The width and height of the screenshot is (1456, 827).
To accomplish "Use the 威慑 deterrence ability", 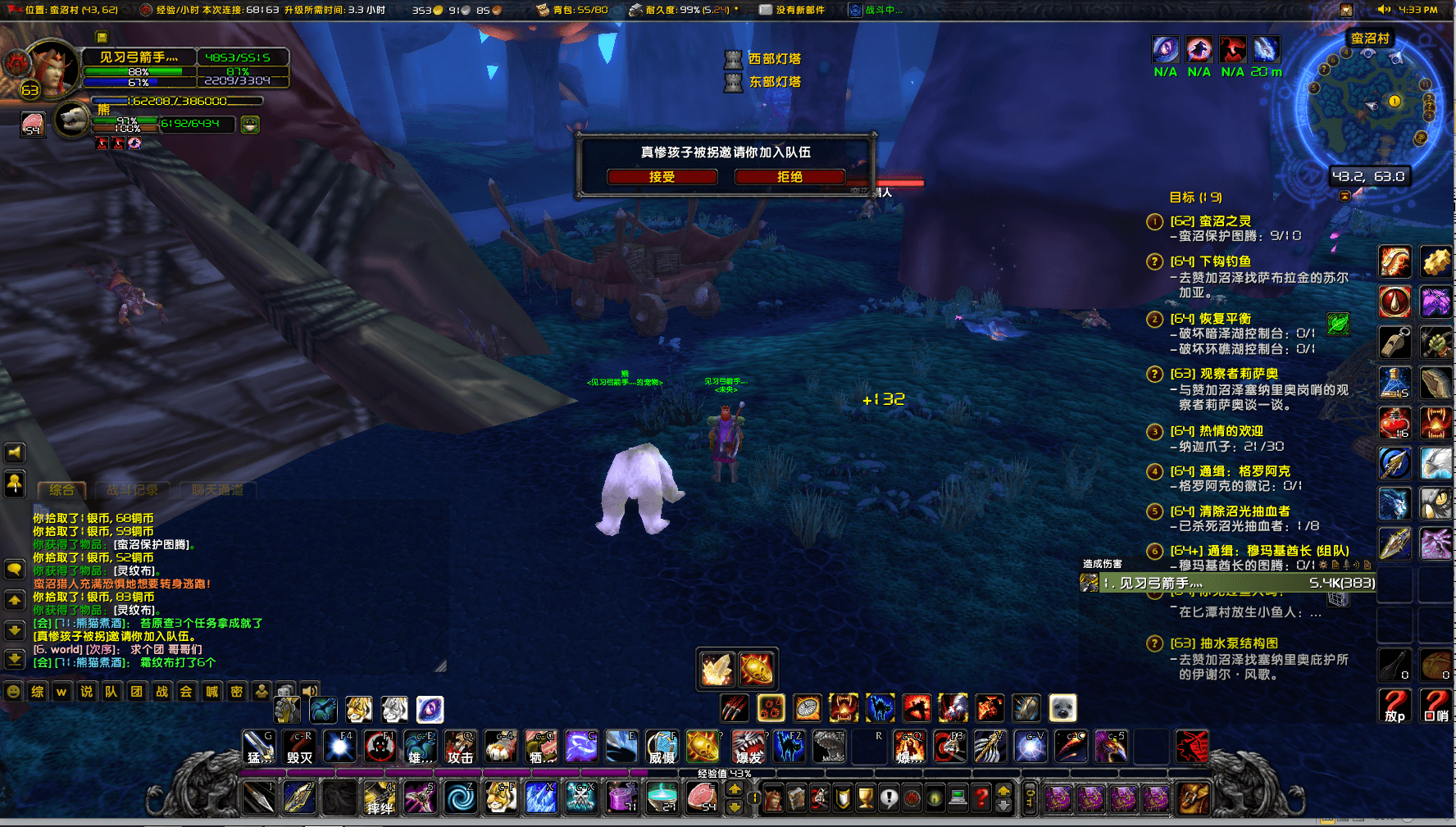I will tap(662, 747).
